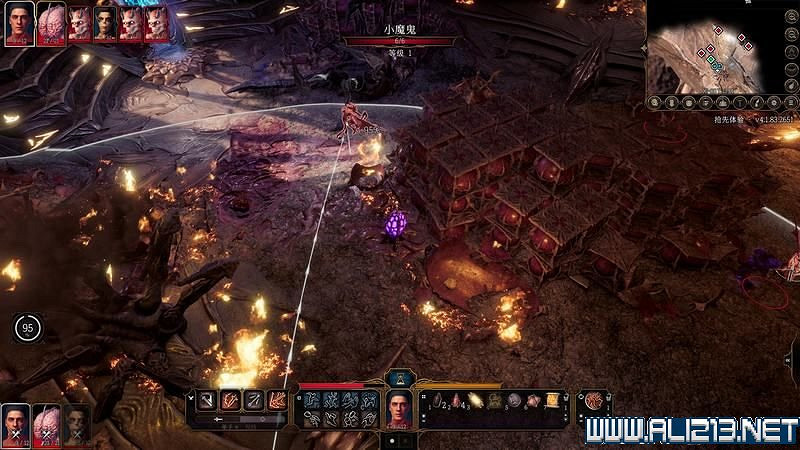Click the dark-haired companion in the turn order
The height and width of the screenshot is (450, 800).
[x=105, y=24]
